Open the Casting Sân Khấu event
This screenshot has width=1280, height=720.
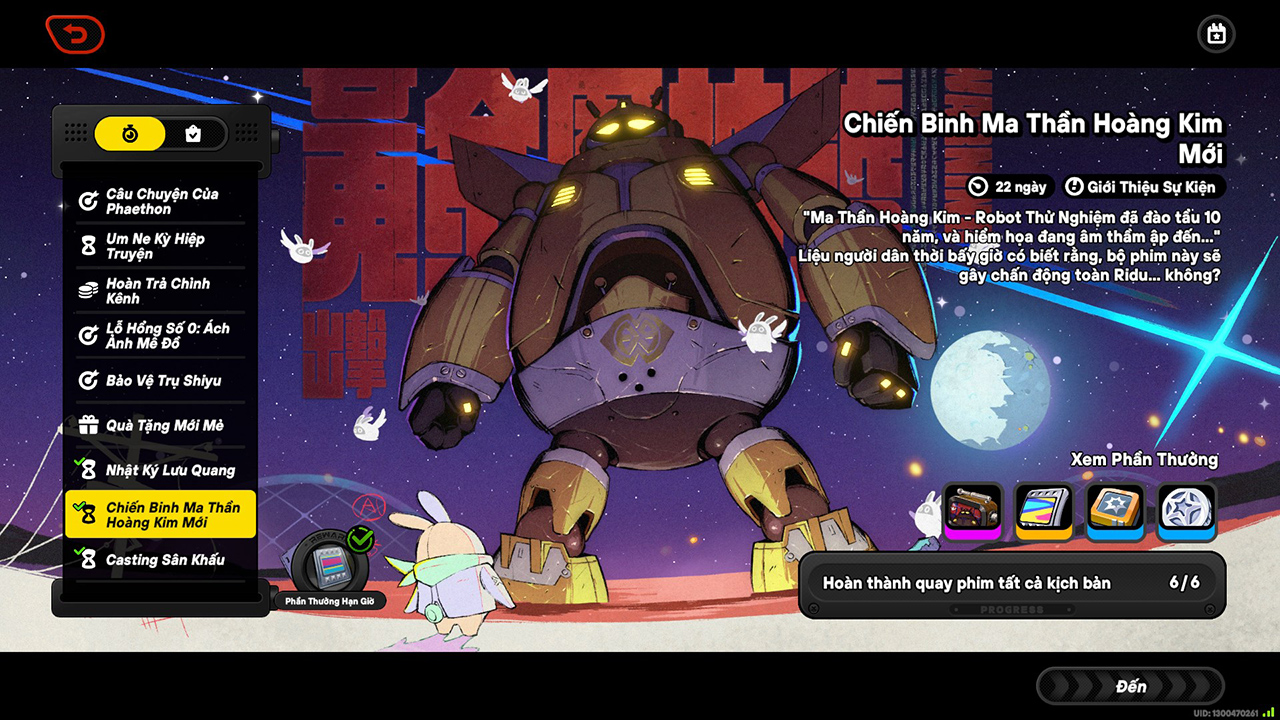coord(160,560)
